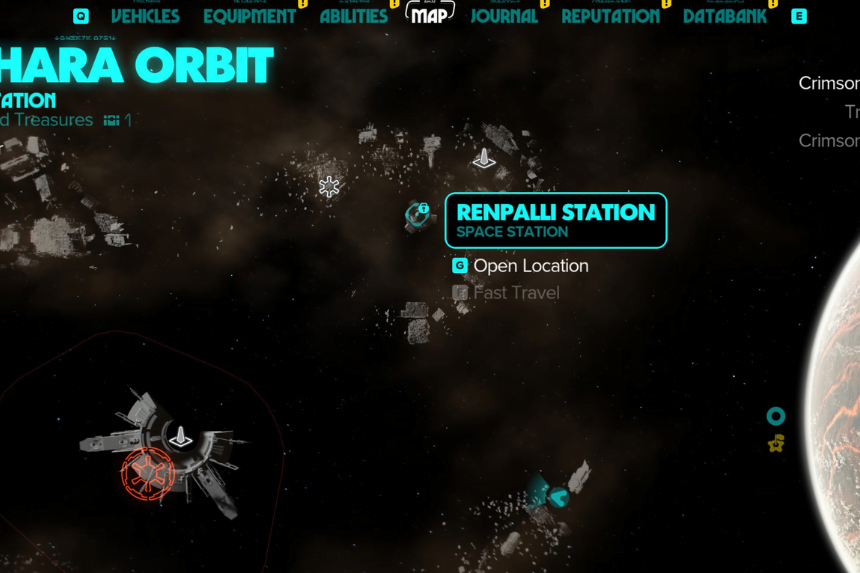860x573 pixels.
Task: Switch to the Vehicles tab
Action: [x=145, y=16]
